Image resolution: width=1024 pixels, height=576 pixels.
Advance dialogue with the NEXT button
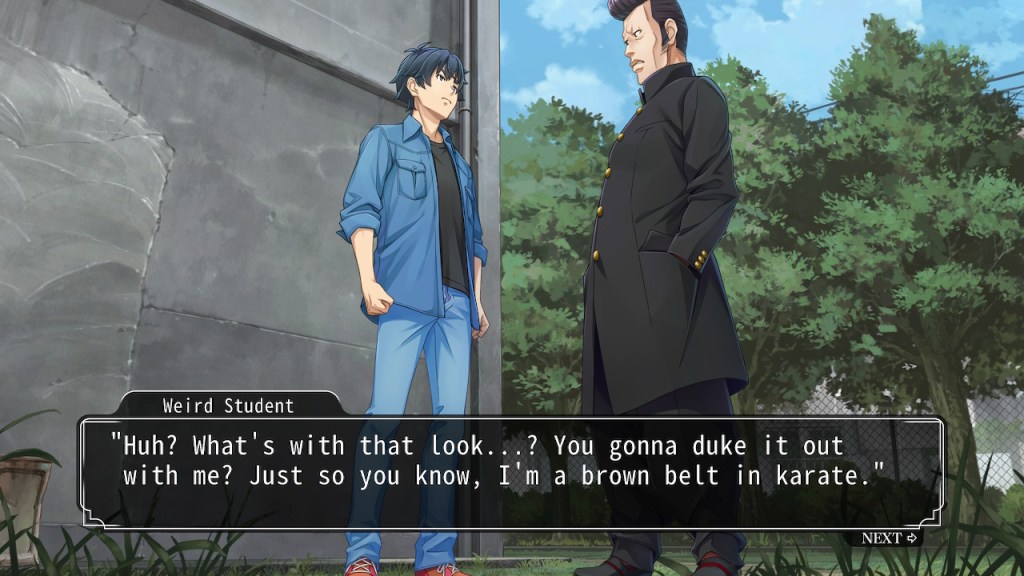pos(889,538)
